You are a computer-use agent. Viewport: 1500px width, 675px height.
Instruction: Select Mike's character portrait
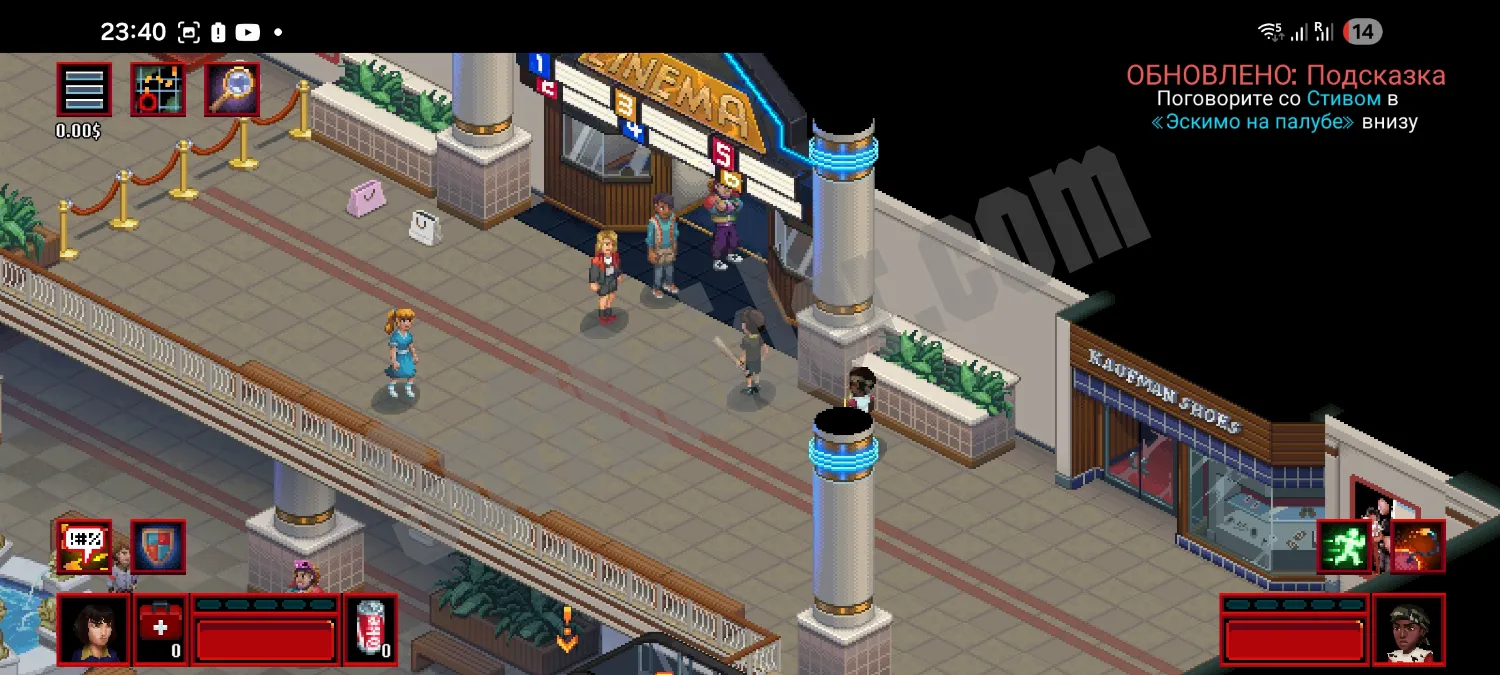[93, 629]
